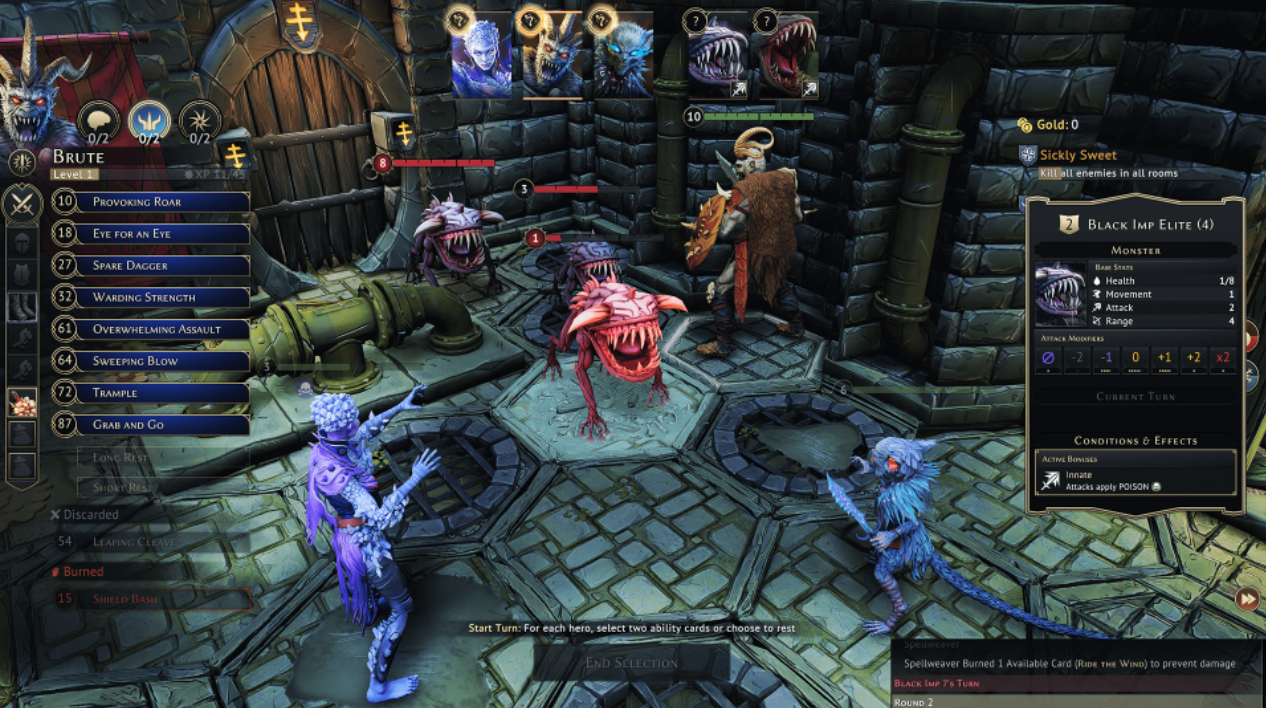Image resolution: width=1266 pixels, height=708 pixels.
Task: Click the red imp portrait in initiative bar
Action: 787,56
